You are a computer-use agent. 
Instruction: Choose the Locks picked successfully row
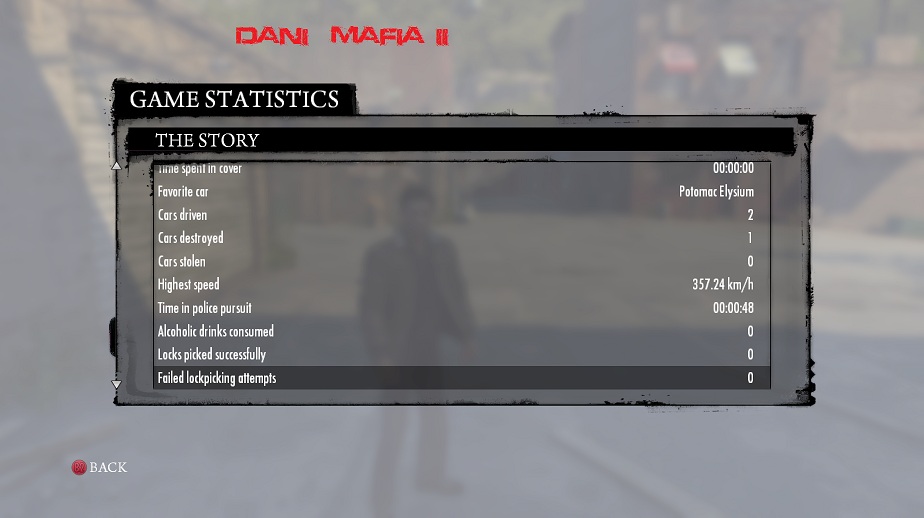[461, 355]
